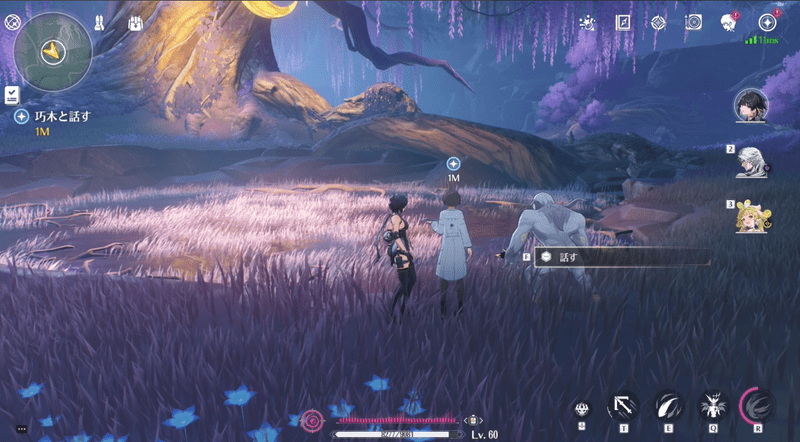Trigger the horned creature echo skill
The width and height of the screenshot is (800, 442).
pyautogui.click(x=712, y=405)
